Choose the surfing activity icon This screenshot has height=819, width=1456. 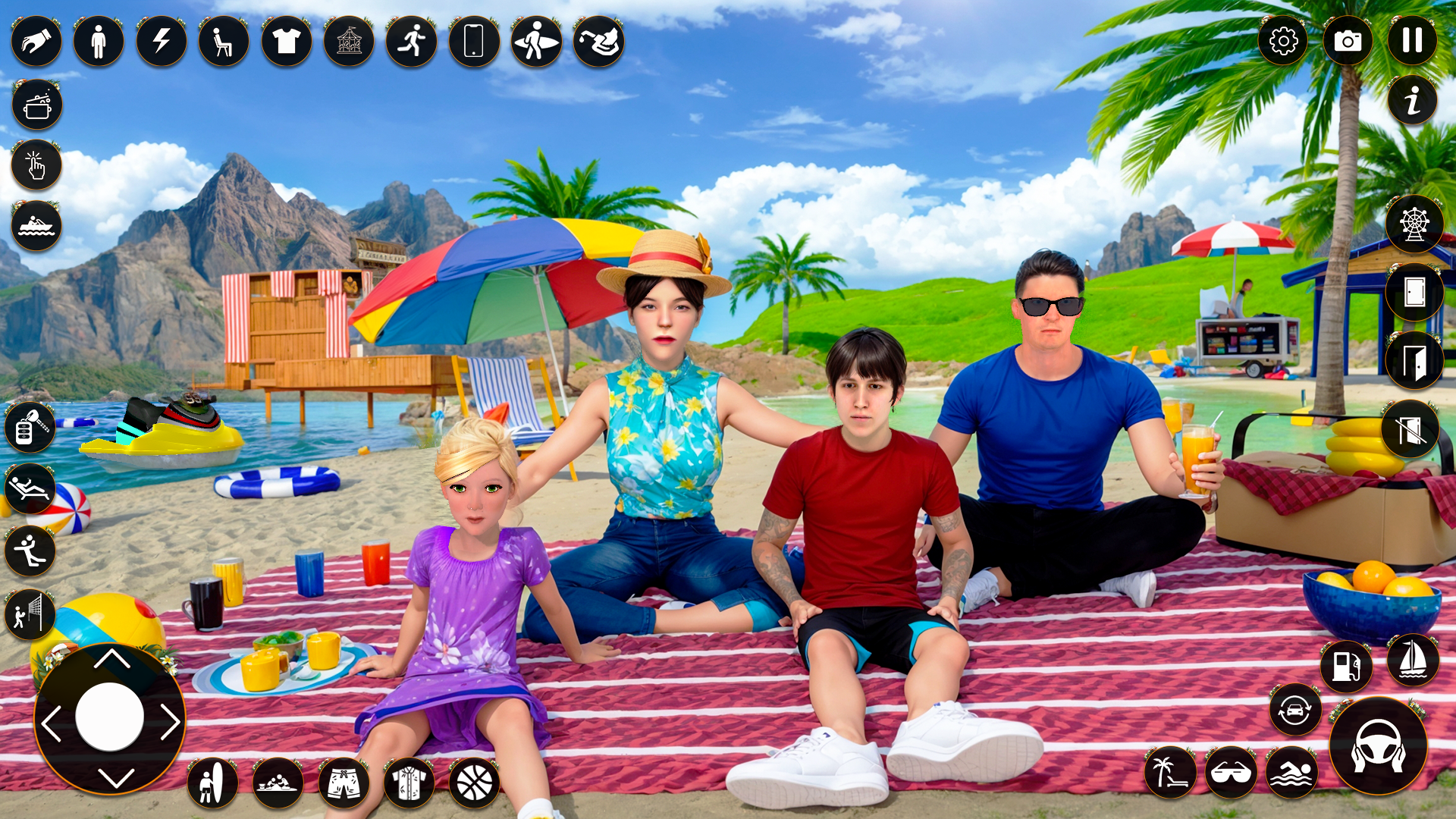[535, 42]
